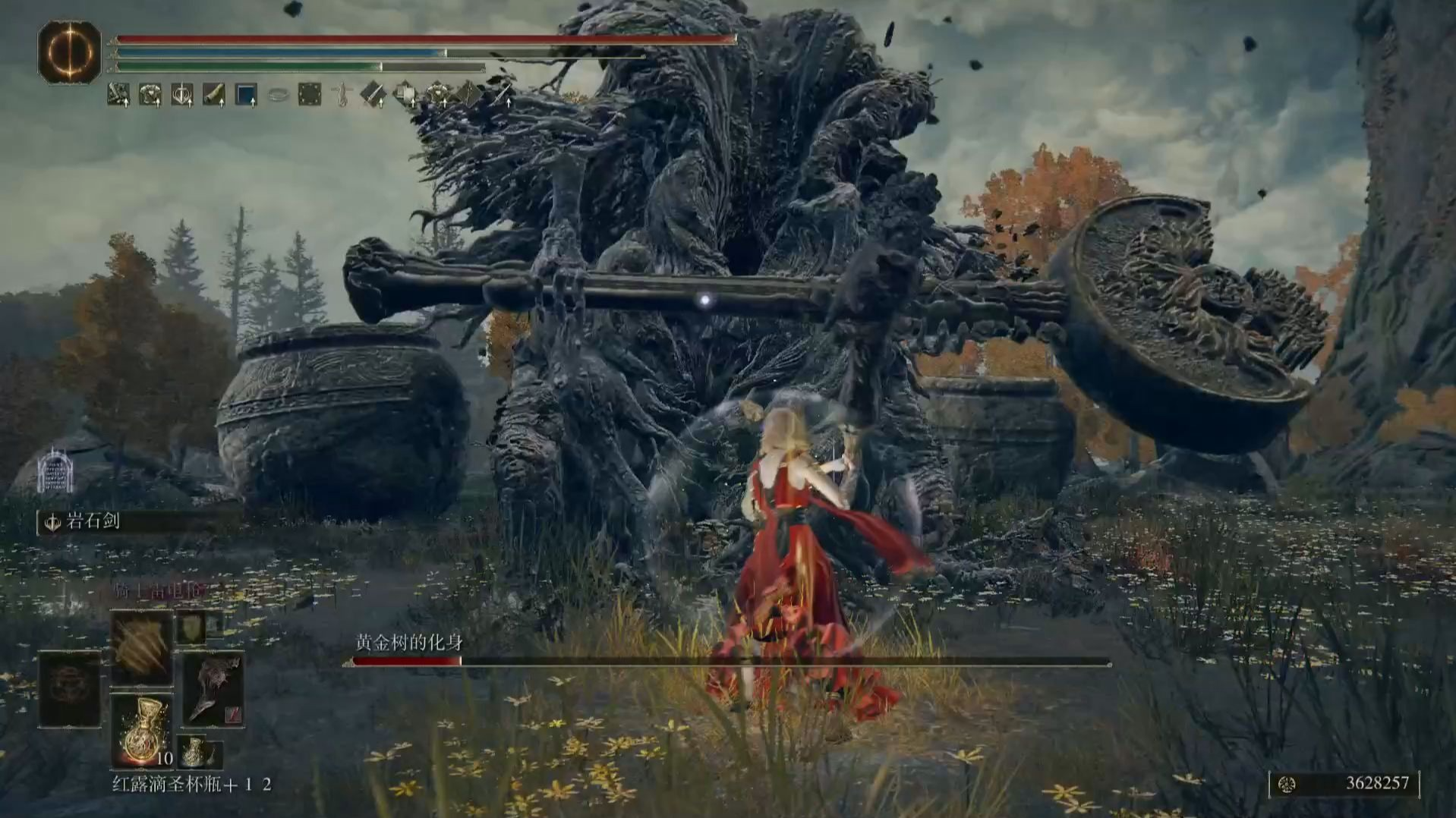This screenshot has width=1456, height=818.
Task: Click the 岩石剑 skill name label
Action: (93, 522)
